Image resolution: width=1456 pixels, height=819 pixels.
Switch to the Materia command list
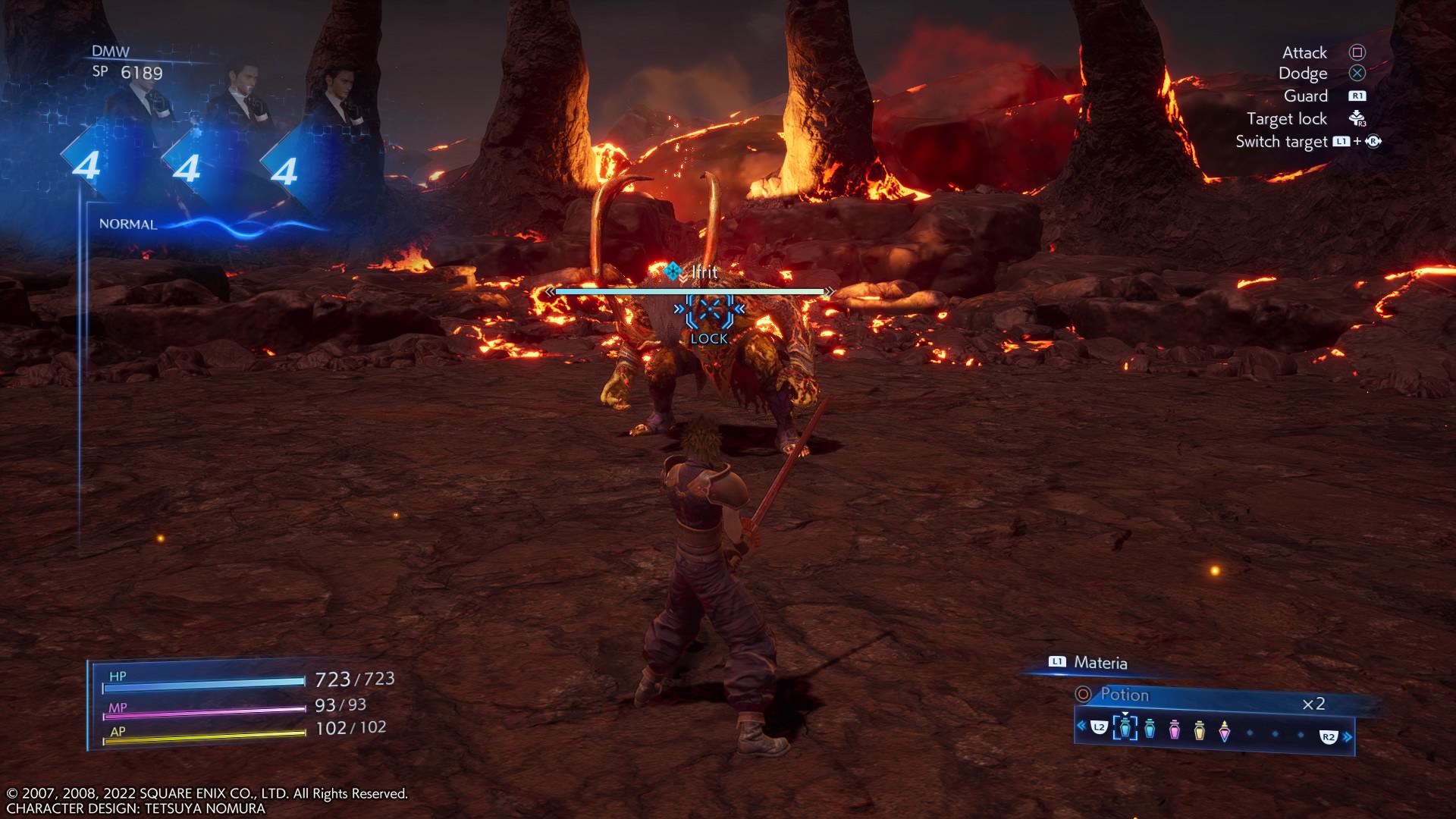(x=1100, y=662)
